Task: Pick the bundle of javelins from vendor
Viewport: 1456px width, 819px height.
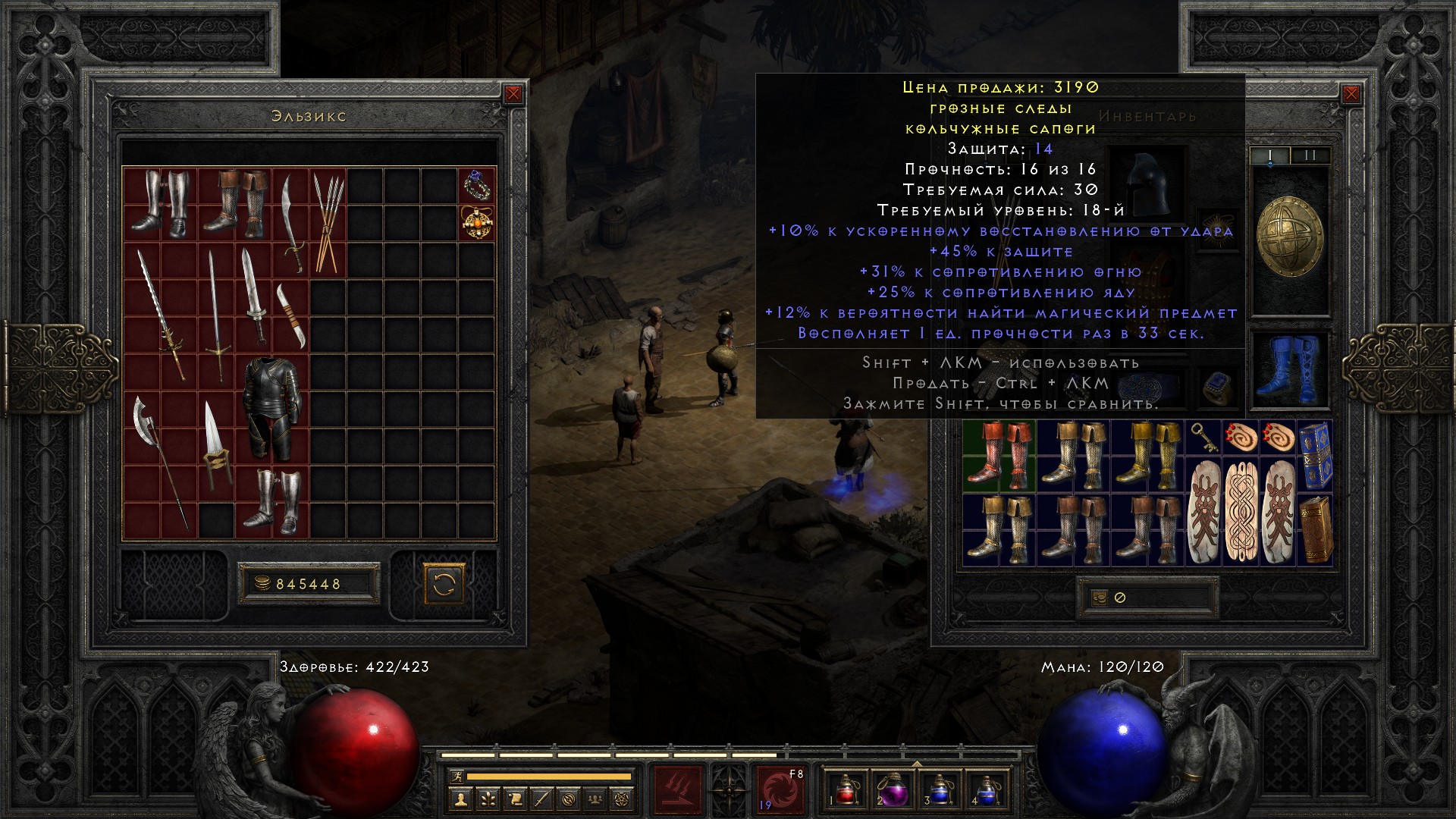Action: coord(327,221)
